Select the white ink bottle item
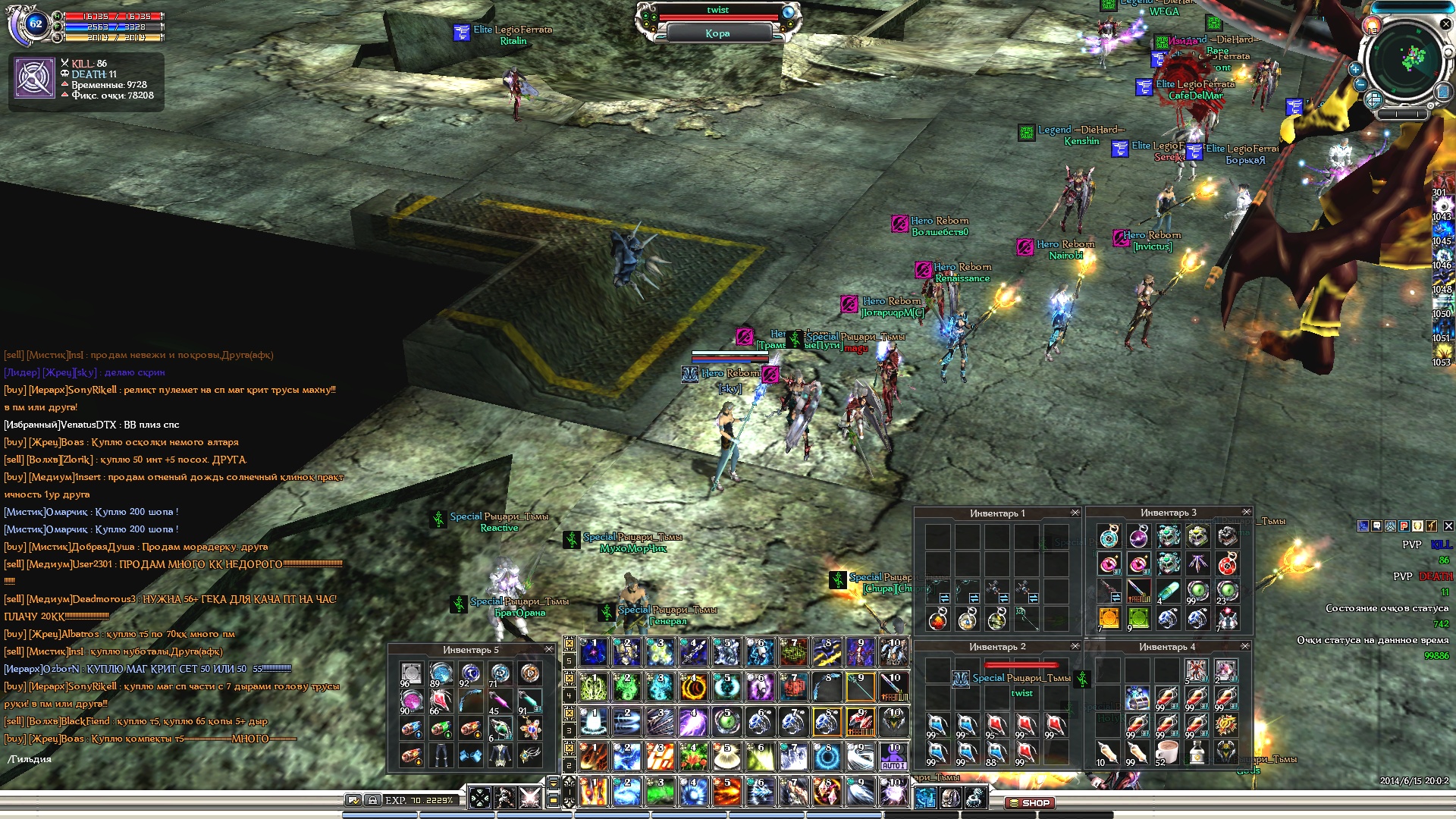Screen dimensions: 1456x819 pyautogui.click(x=1197, y=753)
